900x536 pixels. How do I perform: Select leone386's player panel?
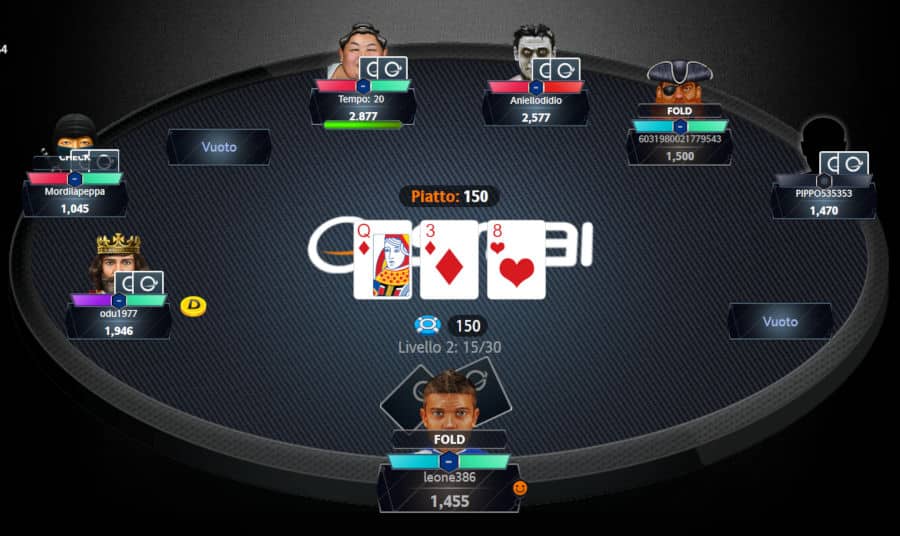449,488
